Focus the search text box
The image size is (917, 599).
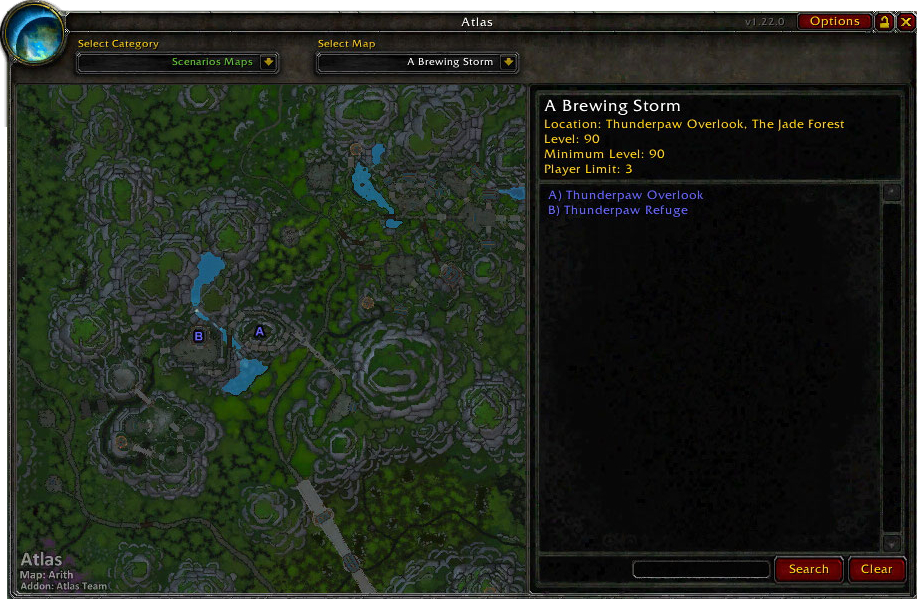(x=701, y=569)
